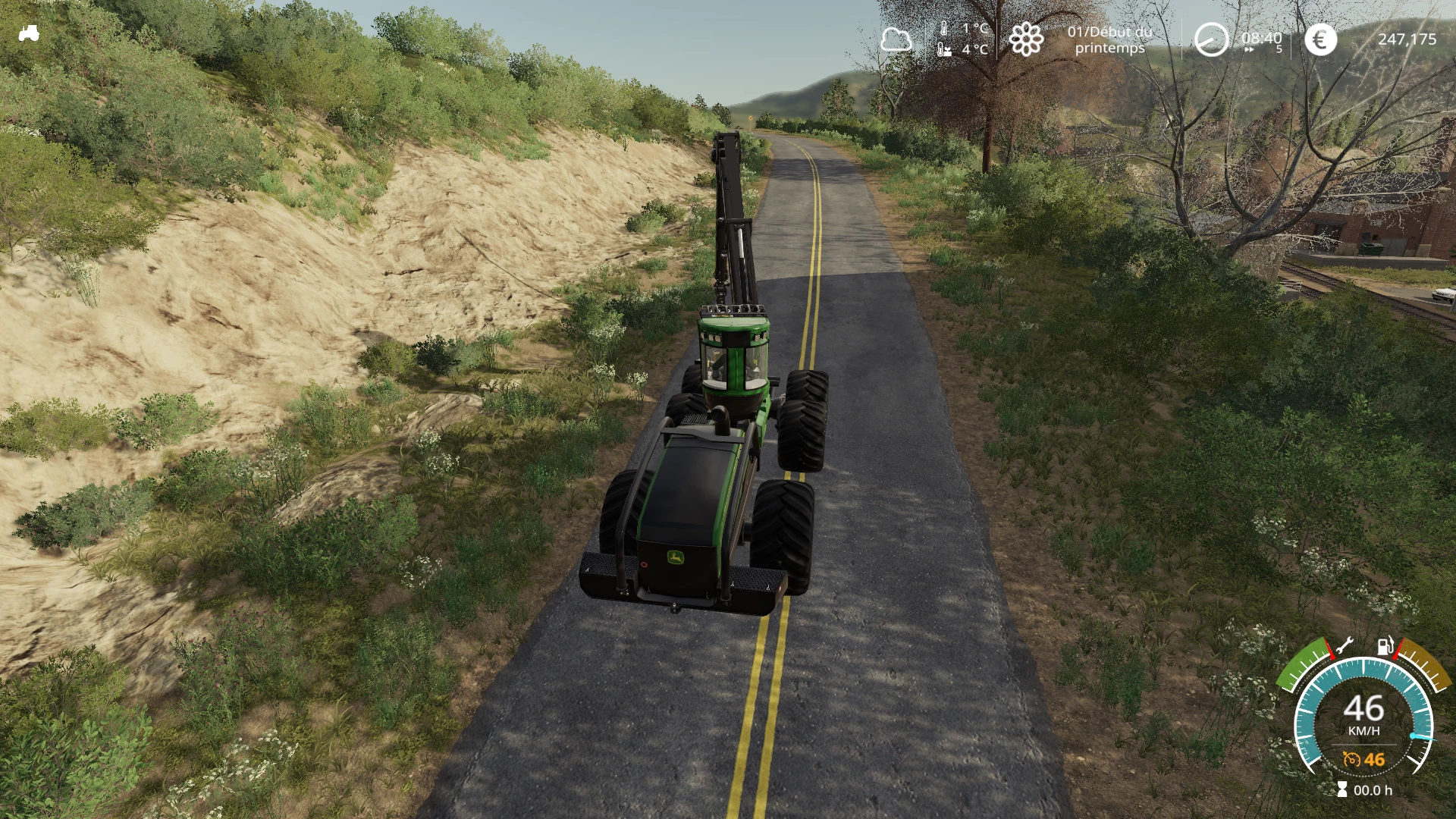Click the wrench damage gauge icon
Screen dimensions: 1456x819
click(x=1343, y=646)
